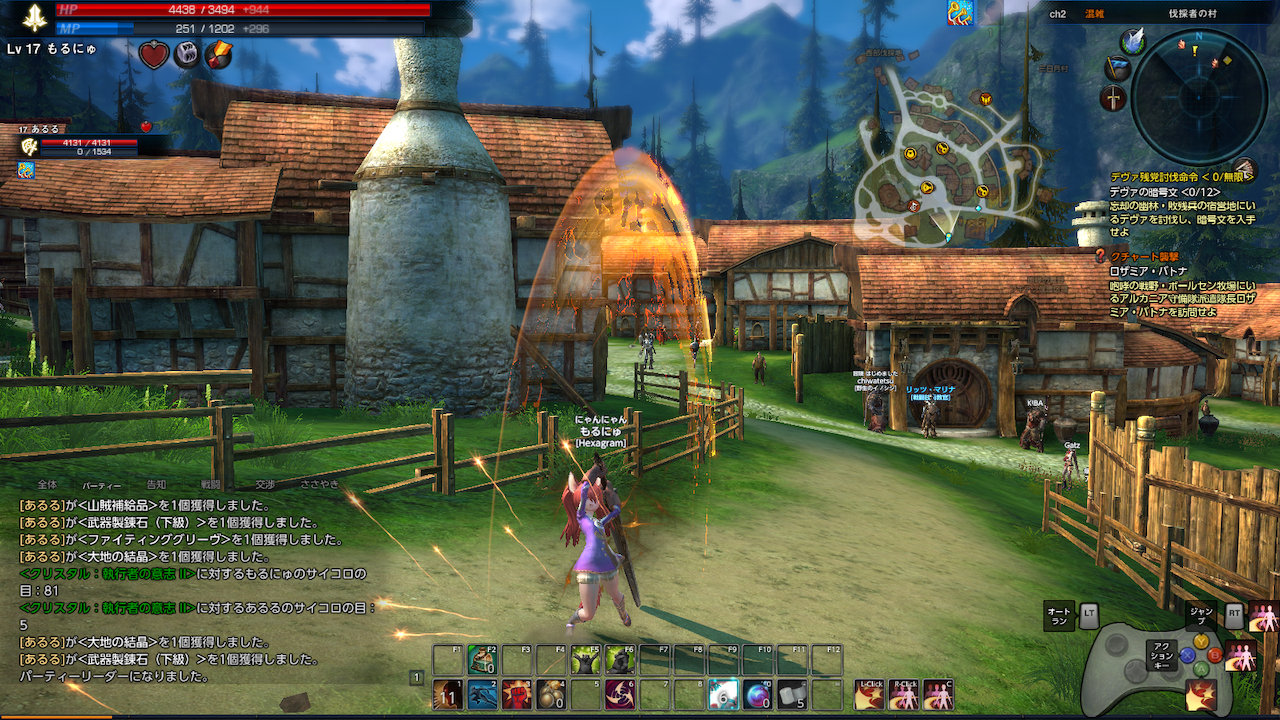Open the 告知 chat tab
Image resolution: width=1280 pixels, height=720 pixels.
(x=157, y=484)
